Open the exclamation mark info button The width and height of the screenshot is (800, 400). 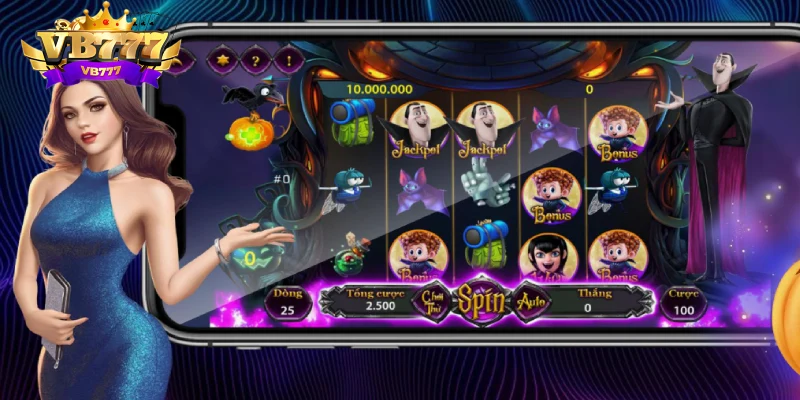288,62
